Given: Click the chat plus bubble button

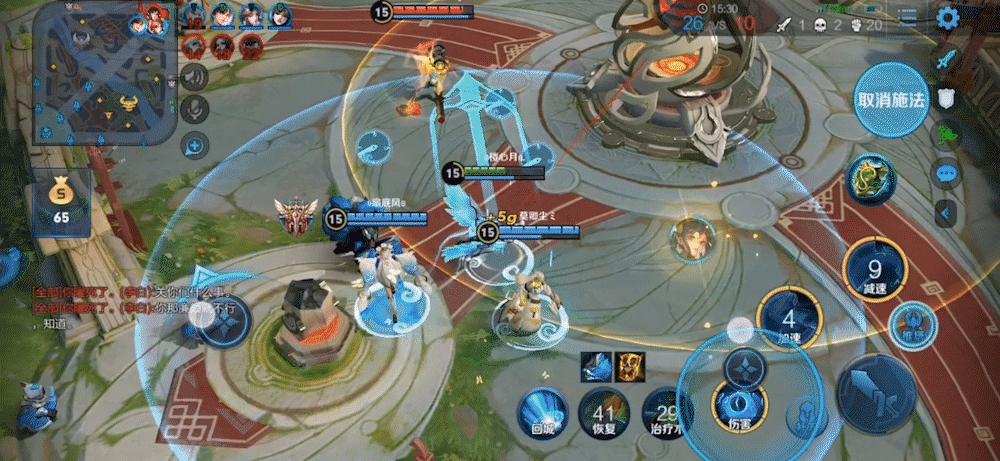Looking at the screenshot, I should tap(194, 145).
